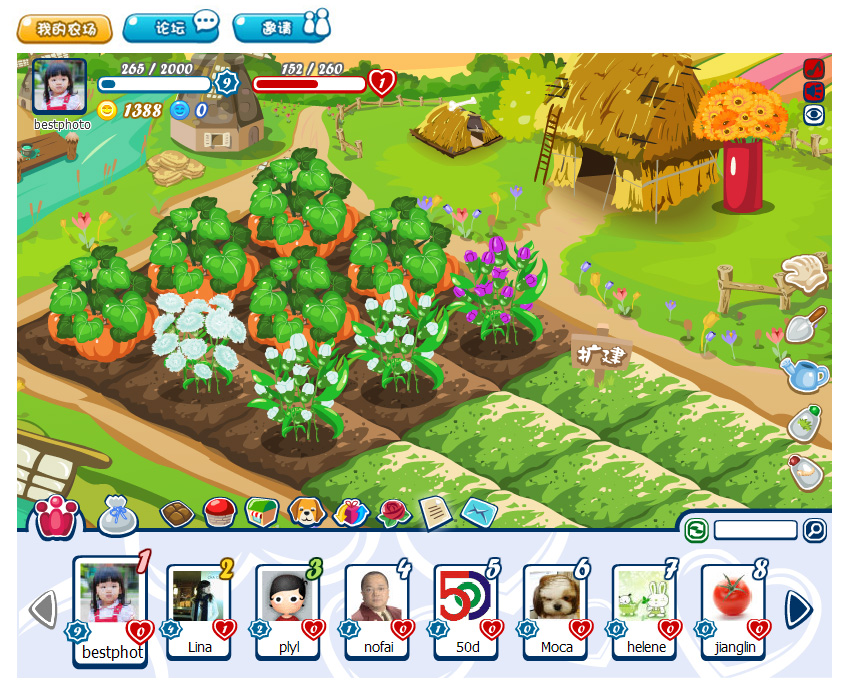Focus the friend search input field
Screen dimensions: 858x694
click(x=755, y=530)
